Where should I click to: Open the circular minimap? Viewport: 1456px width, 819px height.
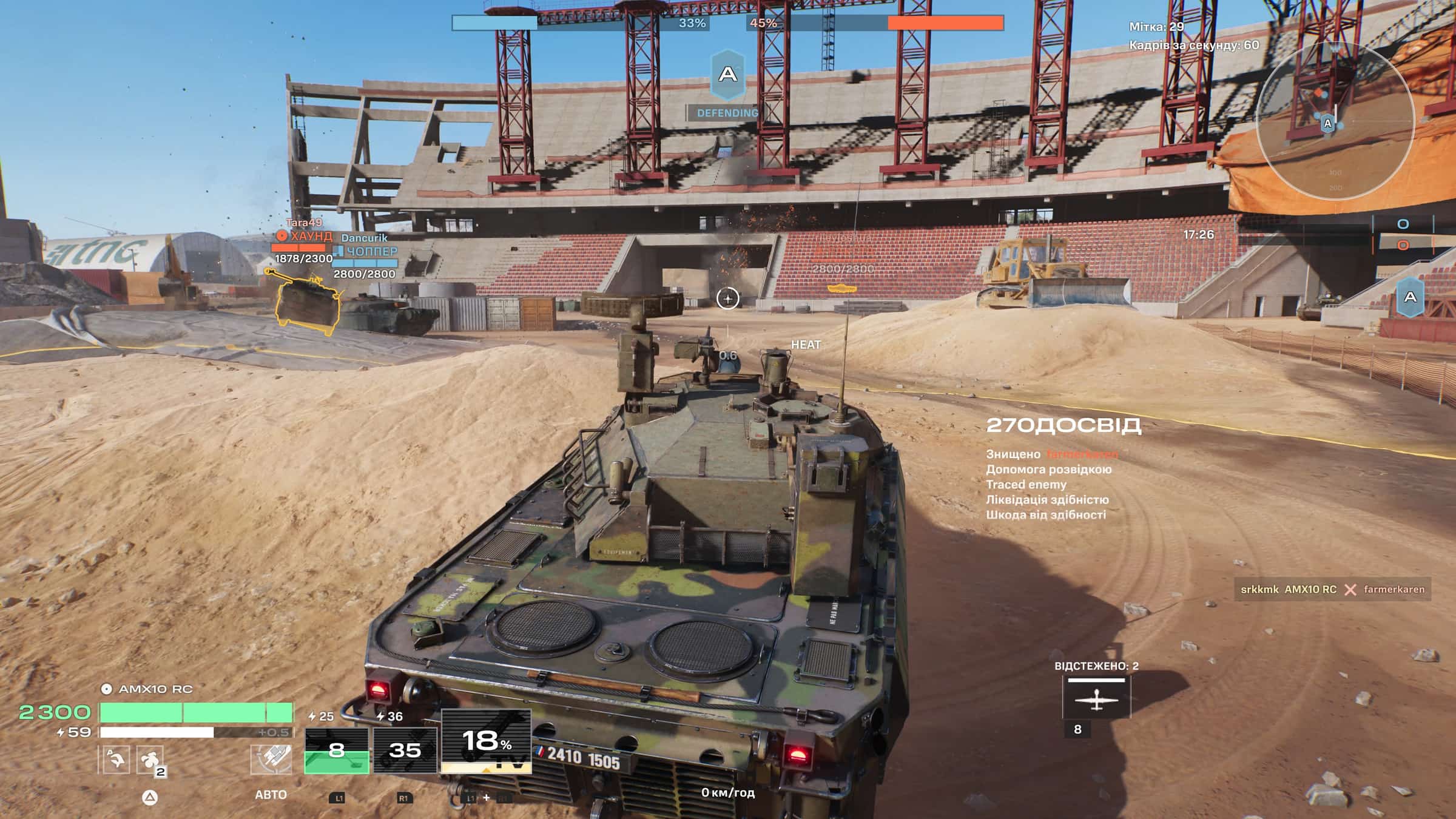1335,120
